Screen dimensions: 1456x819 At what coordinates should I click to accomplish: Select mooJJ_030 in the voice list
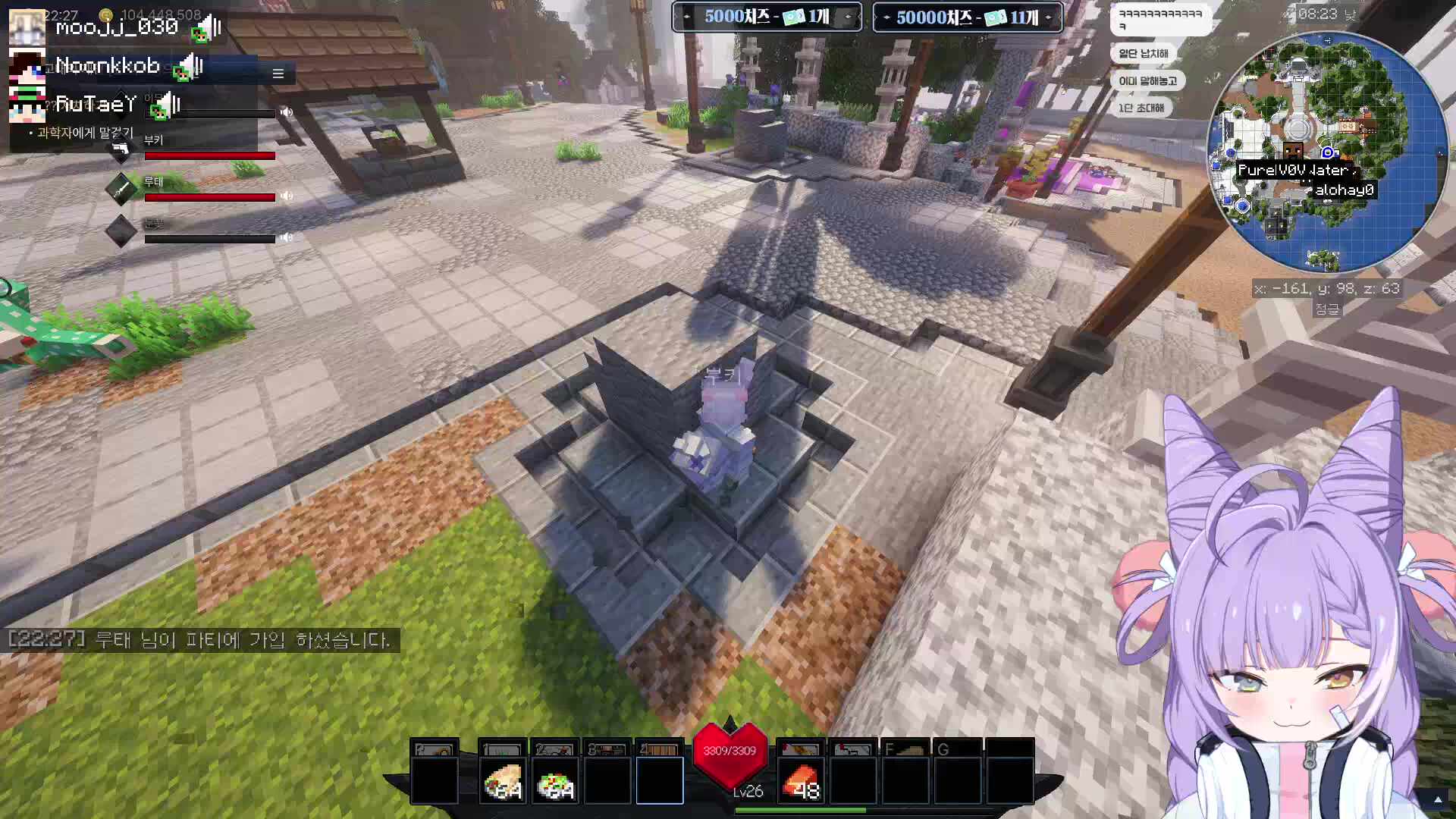point(116,27)
